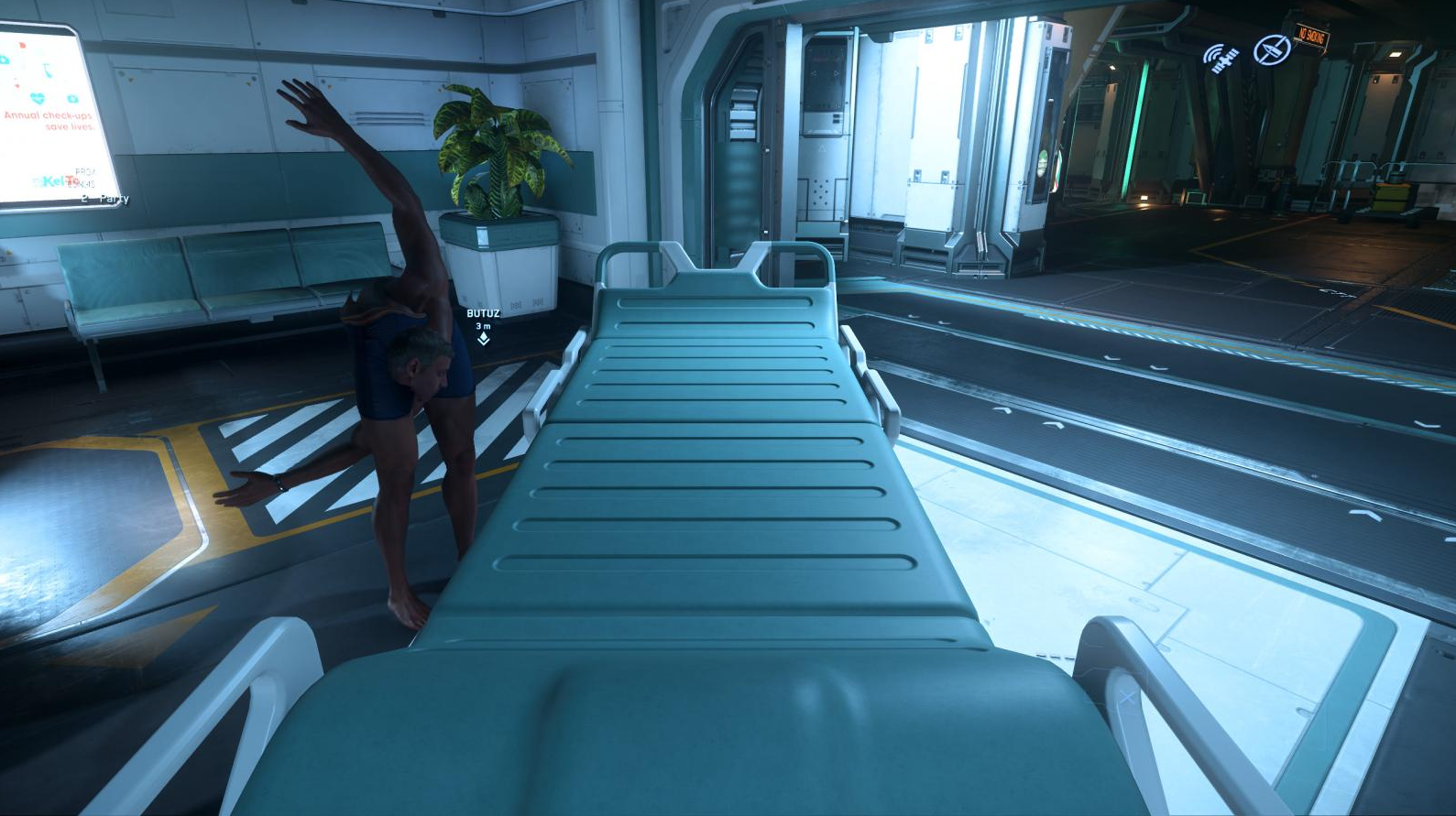Image resolution: width=1456 pixels, height=816 pixels.
Task: Click the crossed-out bullet armistice zone icon
Action: click(1271, 49)
